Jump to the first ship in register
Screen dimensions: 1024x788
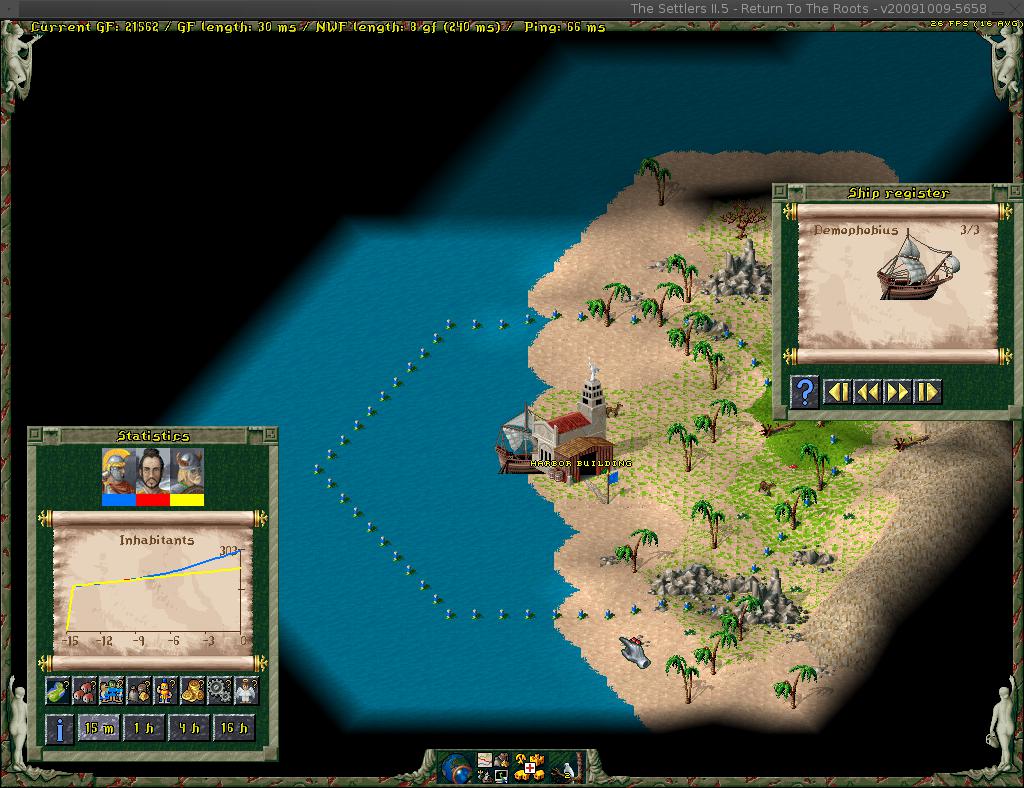point(837,391)
